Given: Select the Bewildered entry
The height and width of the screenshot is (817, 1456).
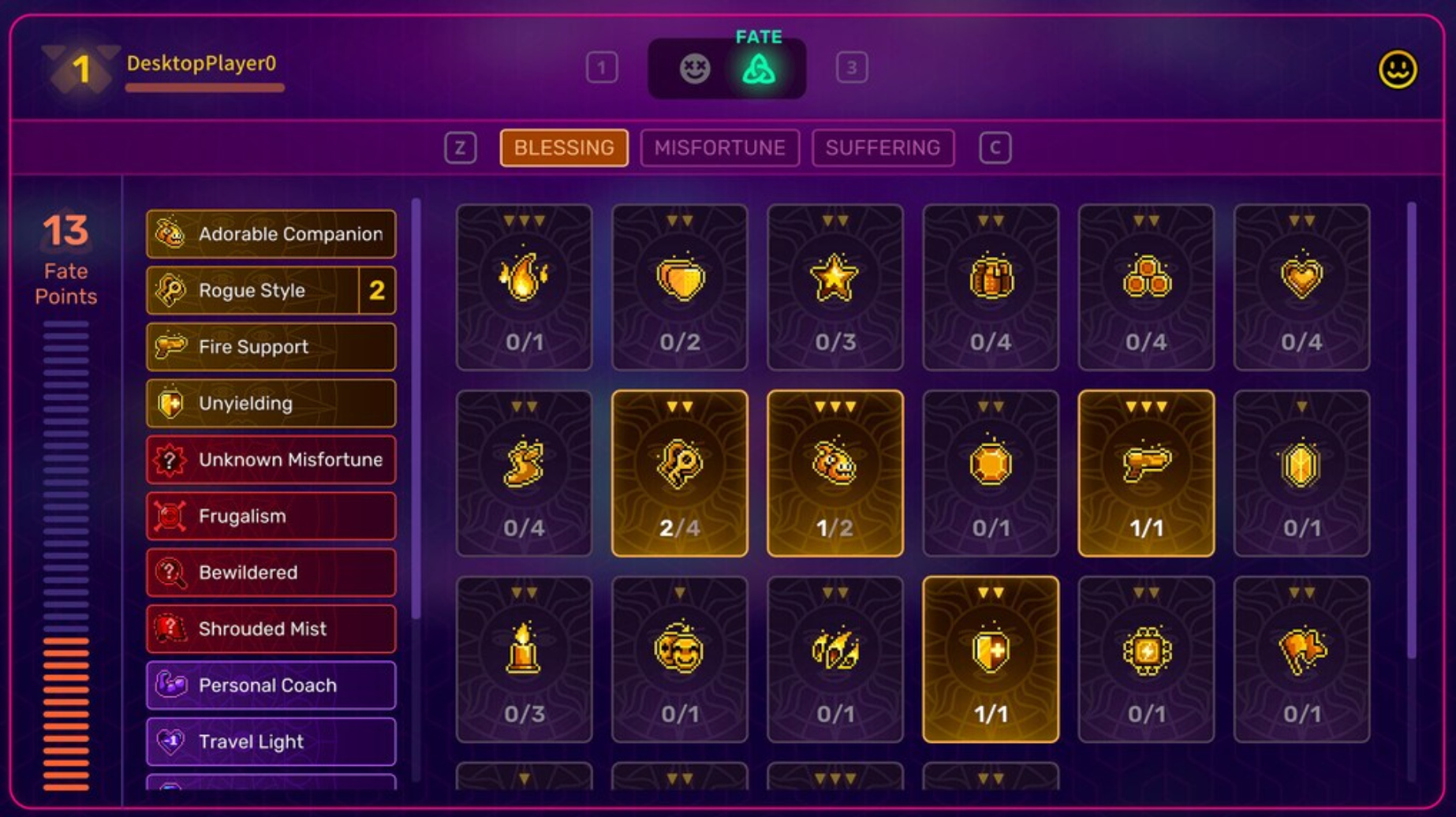Looking at the screenshot, I should [271, 573].
